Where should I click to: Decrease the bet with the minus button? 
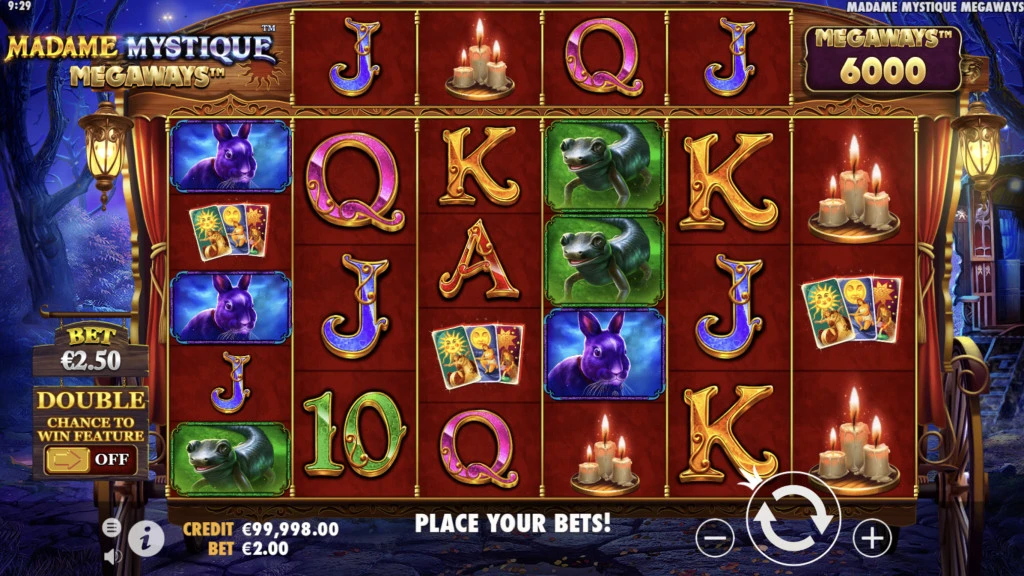[x=714, y=539]
